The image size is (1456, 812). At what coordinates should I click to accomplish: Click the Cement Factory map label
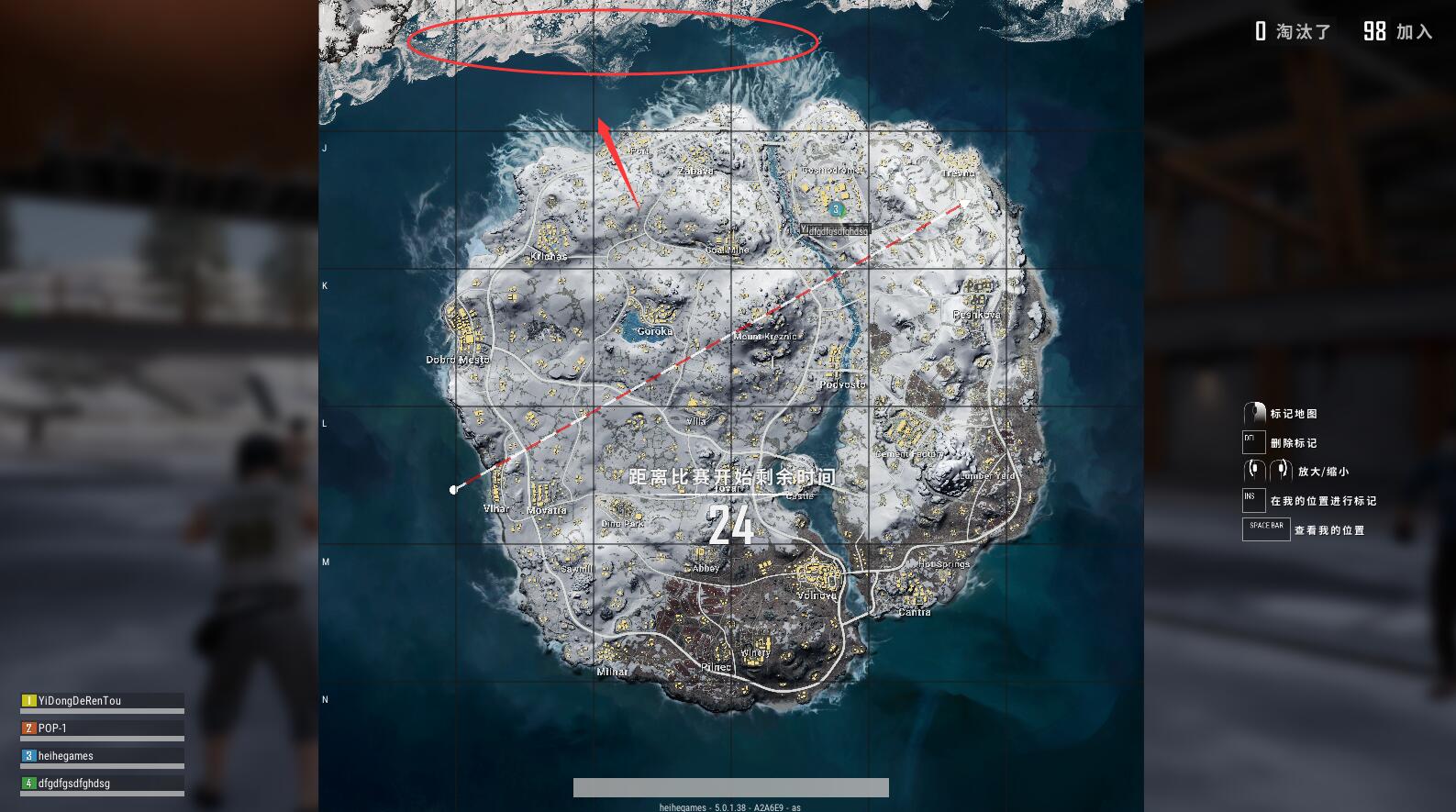click(x=908, y=454)
